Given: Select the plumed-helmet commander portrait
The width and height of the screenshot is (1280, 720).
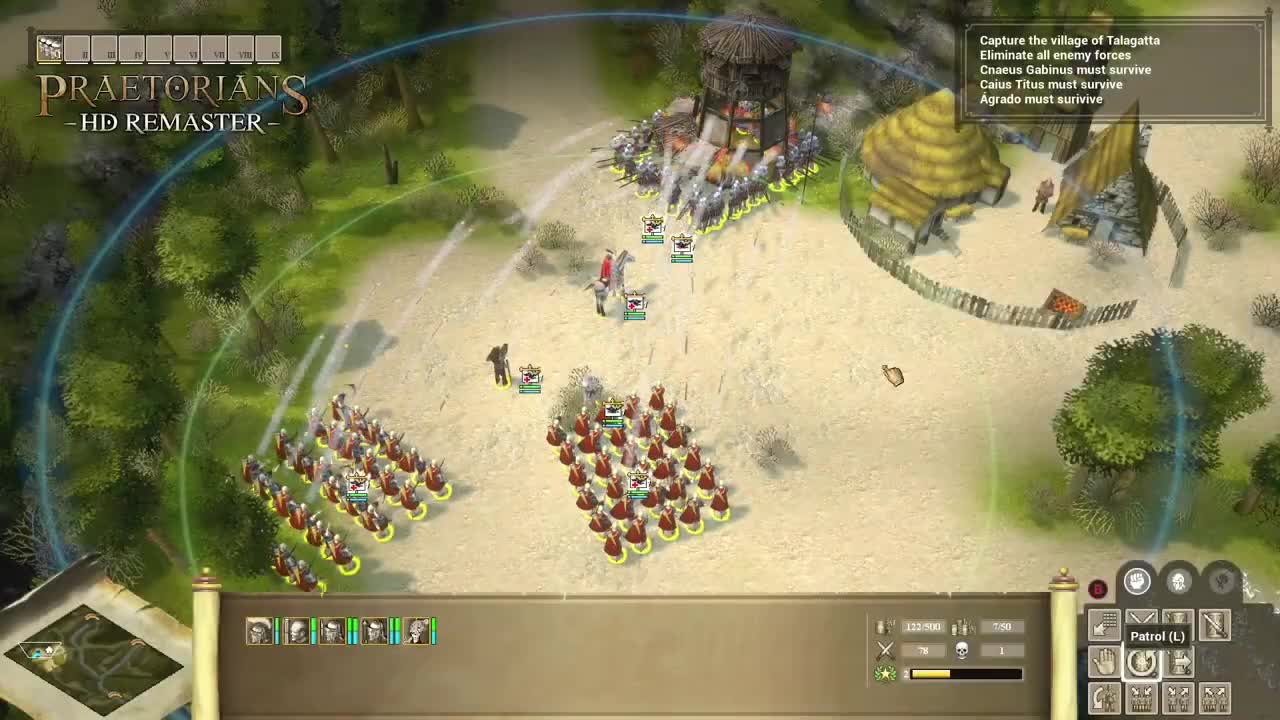Looking at the screenshot, I should (x=260, y=631).
